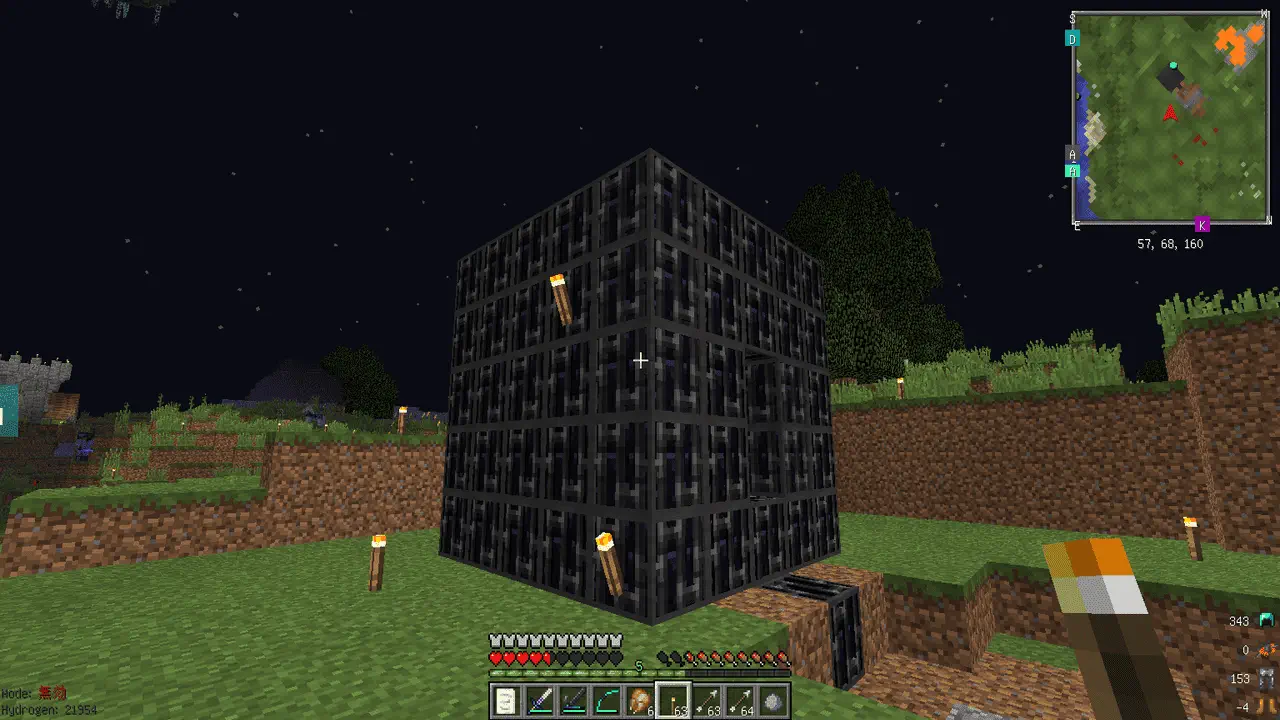Select the gray dust hotbar slot
1280x720 pixels.
(x=772, y=702)
